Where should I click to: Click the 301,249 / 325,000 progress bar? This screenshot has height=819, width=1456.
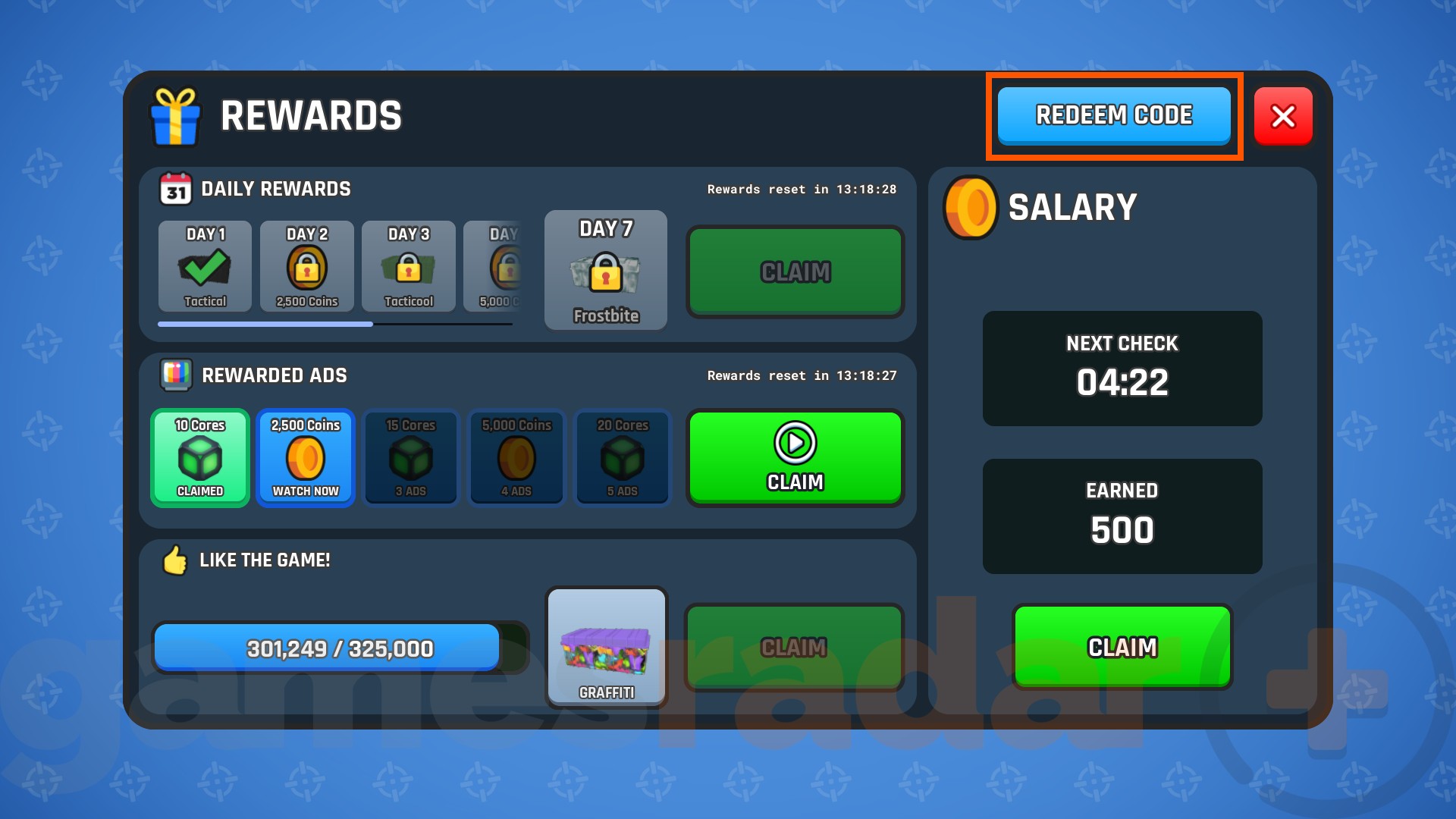click(328, 647)
